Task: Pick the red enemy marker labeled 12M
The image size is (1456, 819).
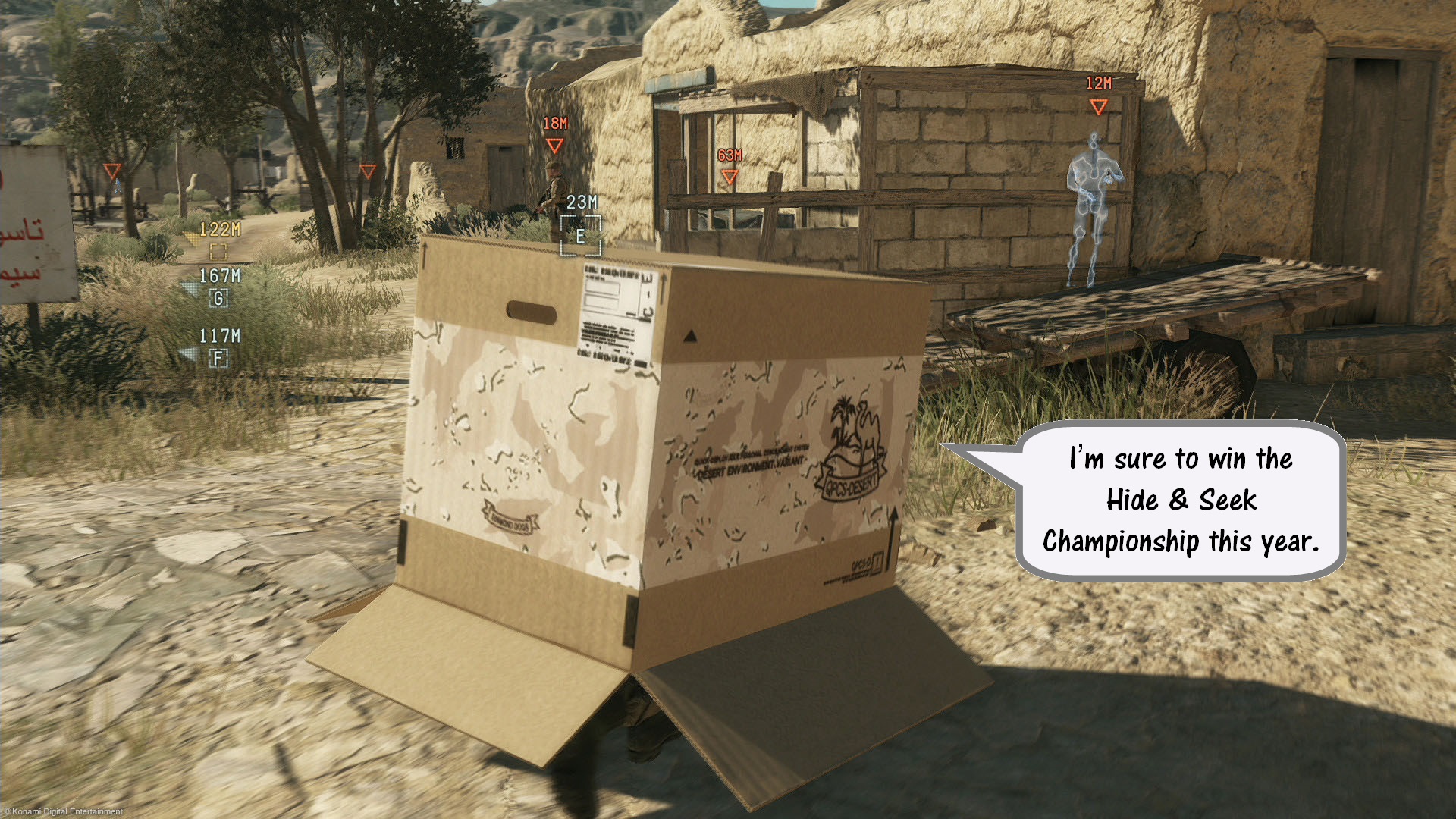Action: 1098,106
